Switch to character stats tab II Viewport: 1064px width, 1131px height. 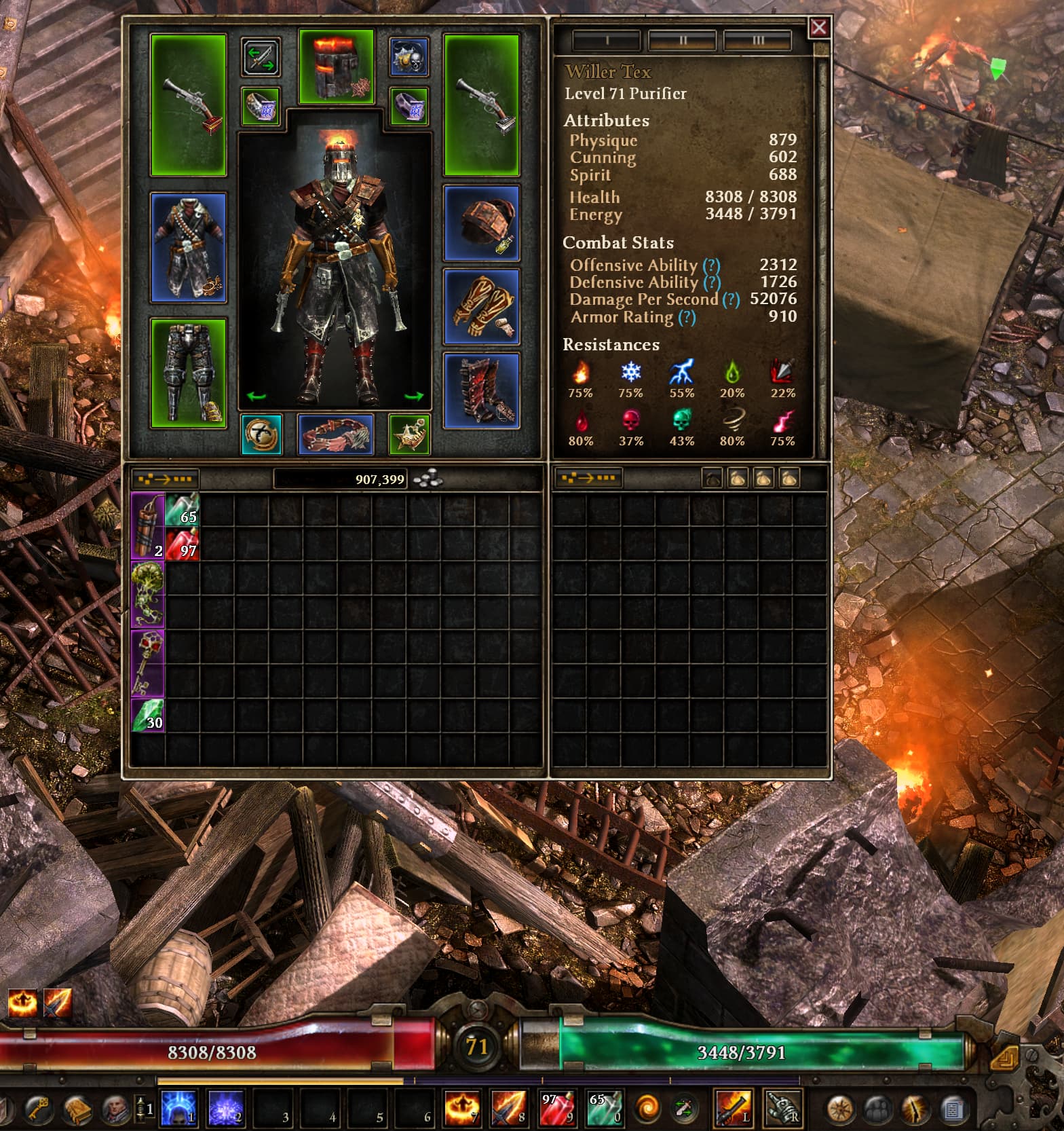click(x=682, y=41)
